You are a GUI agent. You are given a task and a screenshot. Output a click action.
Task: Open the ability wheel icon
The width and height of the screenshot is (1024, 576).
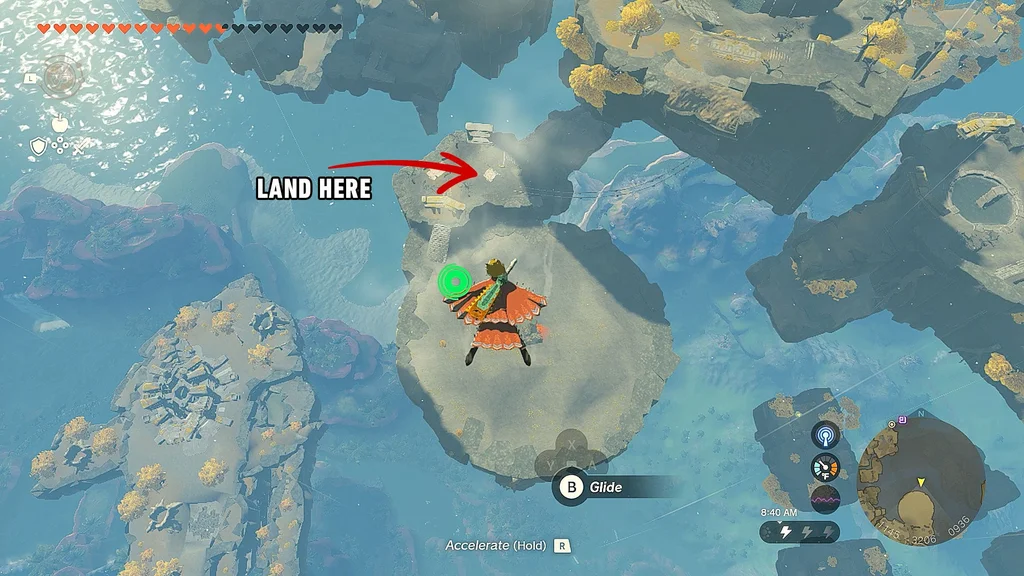62,77
